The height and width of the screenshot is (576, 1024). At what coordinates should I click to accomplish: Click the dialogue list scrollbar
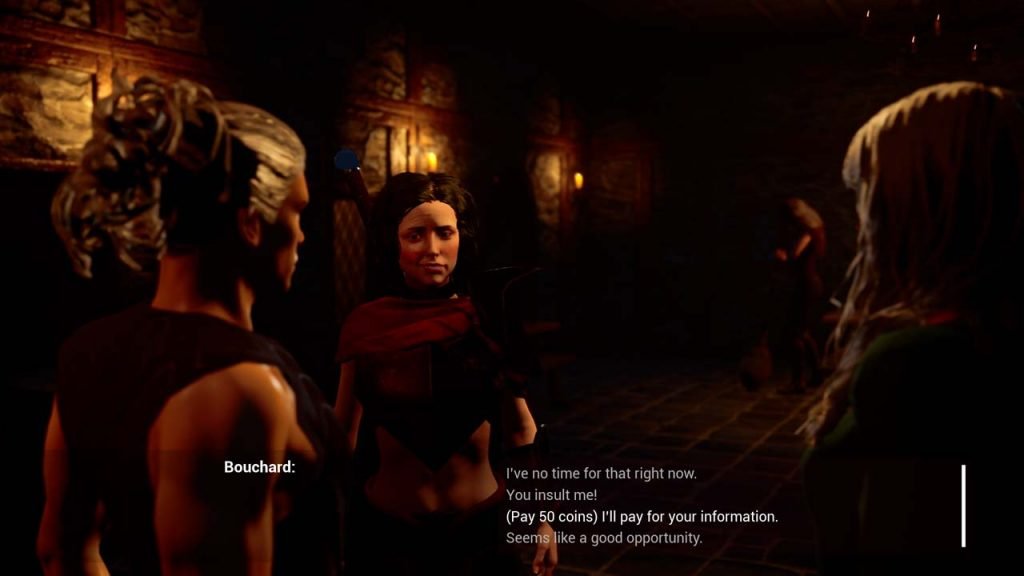coord(964,505)
